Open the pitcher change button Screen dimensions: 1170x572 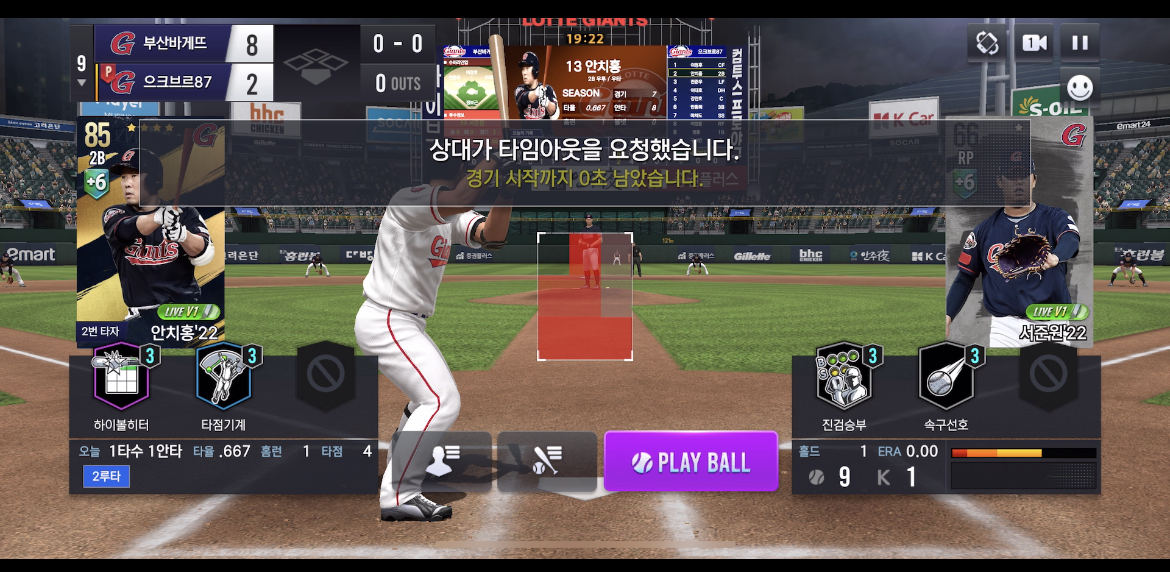[x=547, y=461]
